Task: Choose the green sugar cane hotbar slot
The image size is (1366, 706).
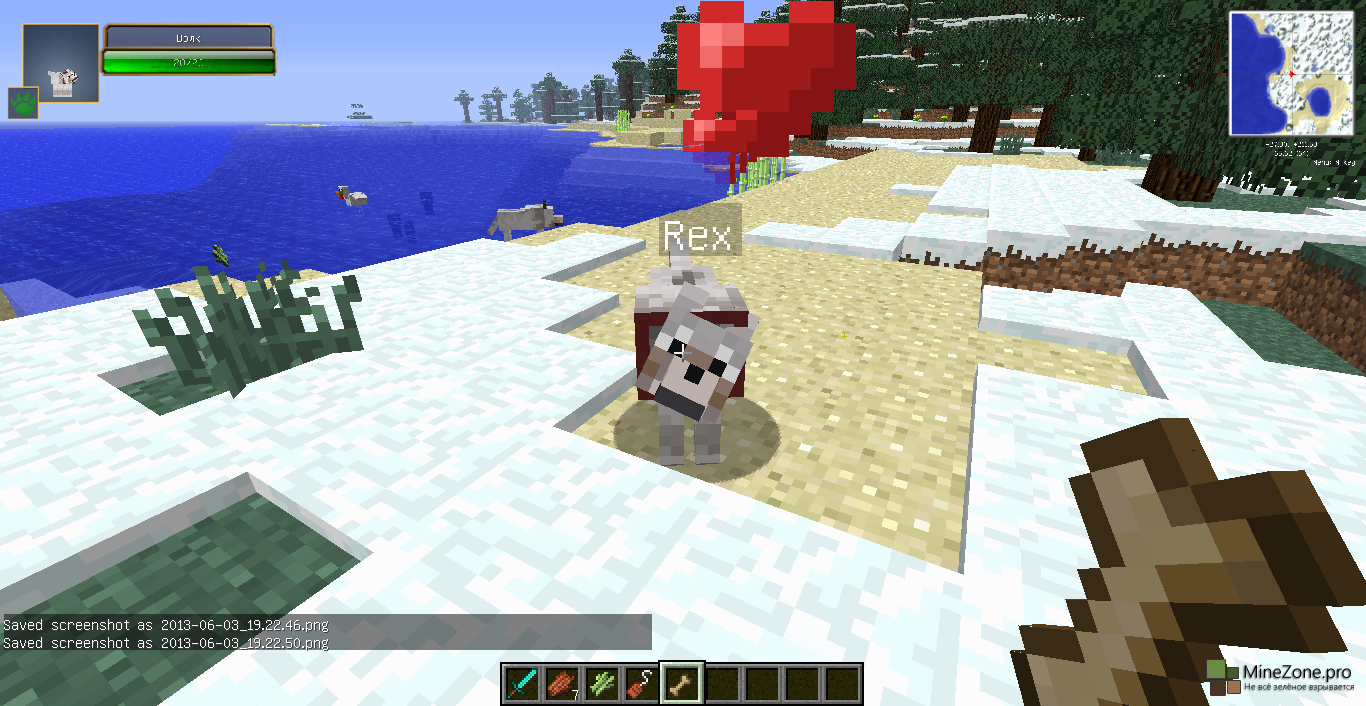Action: pos(602,684)
